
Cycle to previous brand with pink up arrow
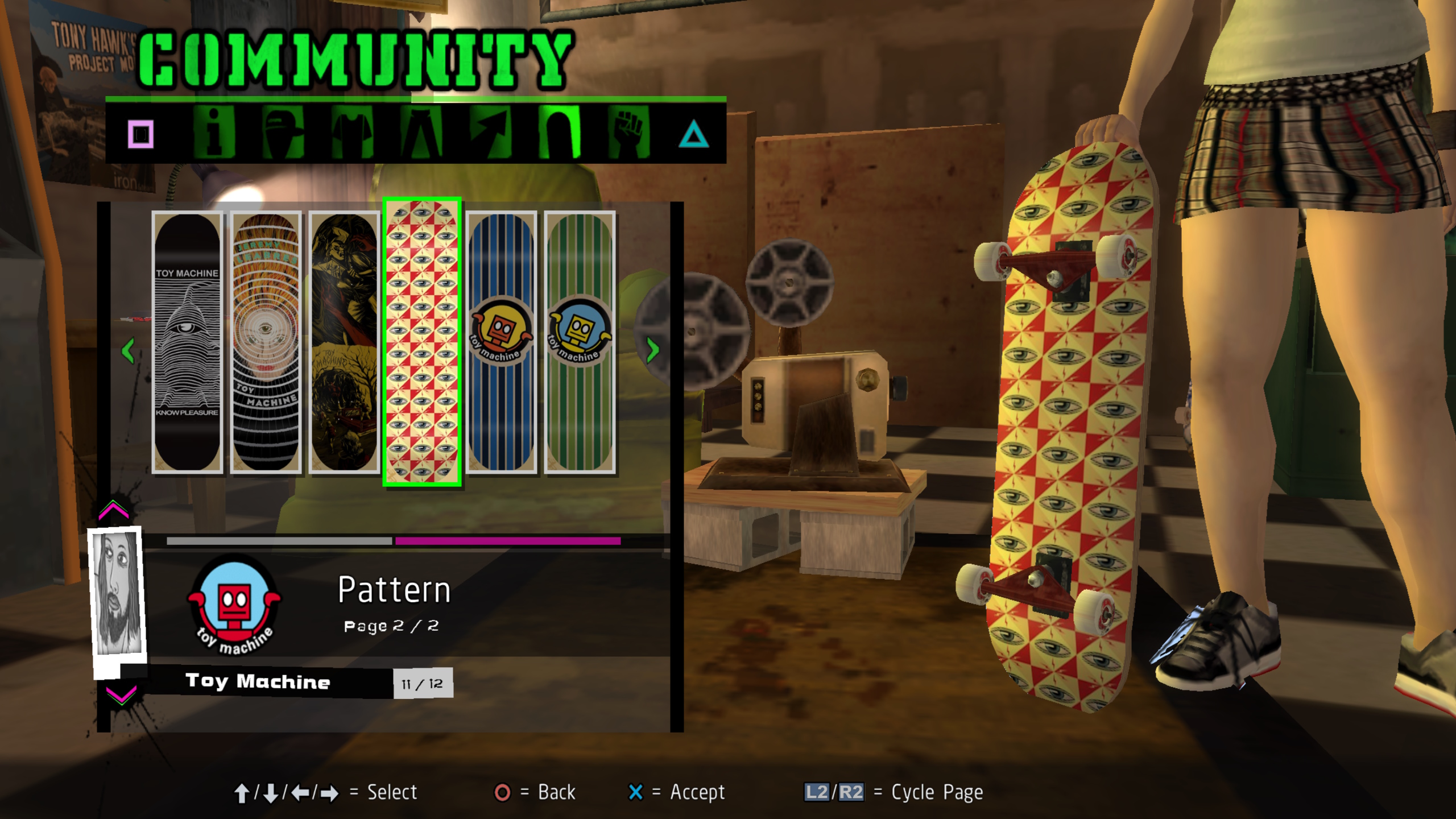click(114, 510)
